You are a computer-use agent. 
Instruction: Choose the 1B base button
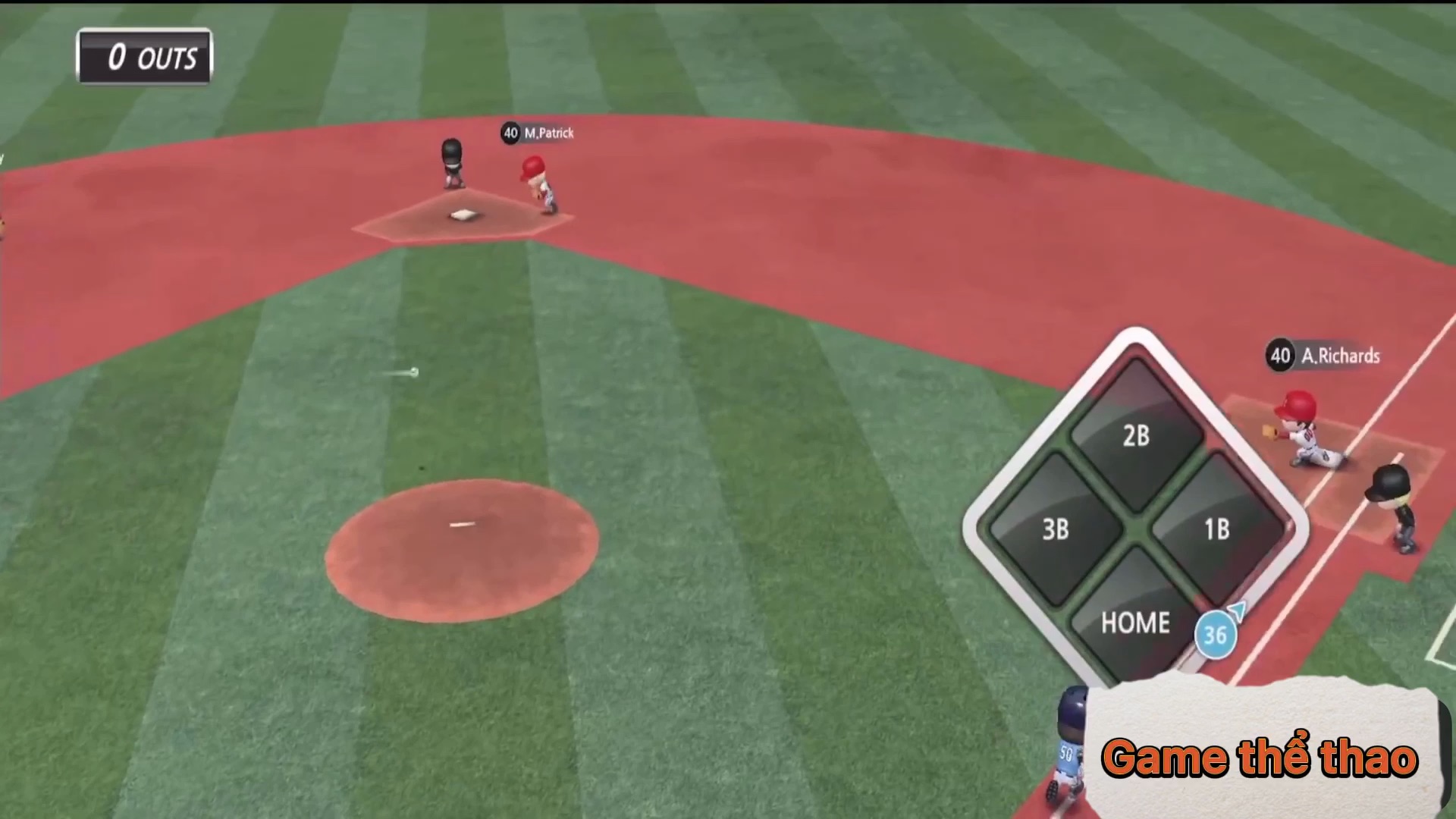(1216, 529)
